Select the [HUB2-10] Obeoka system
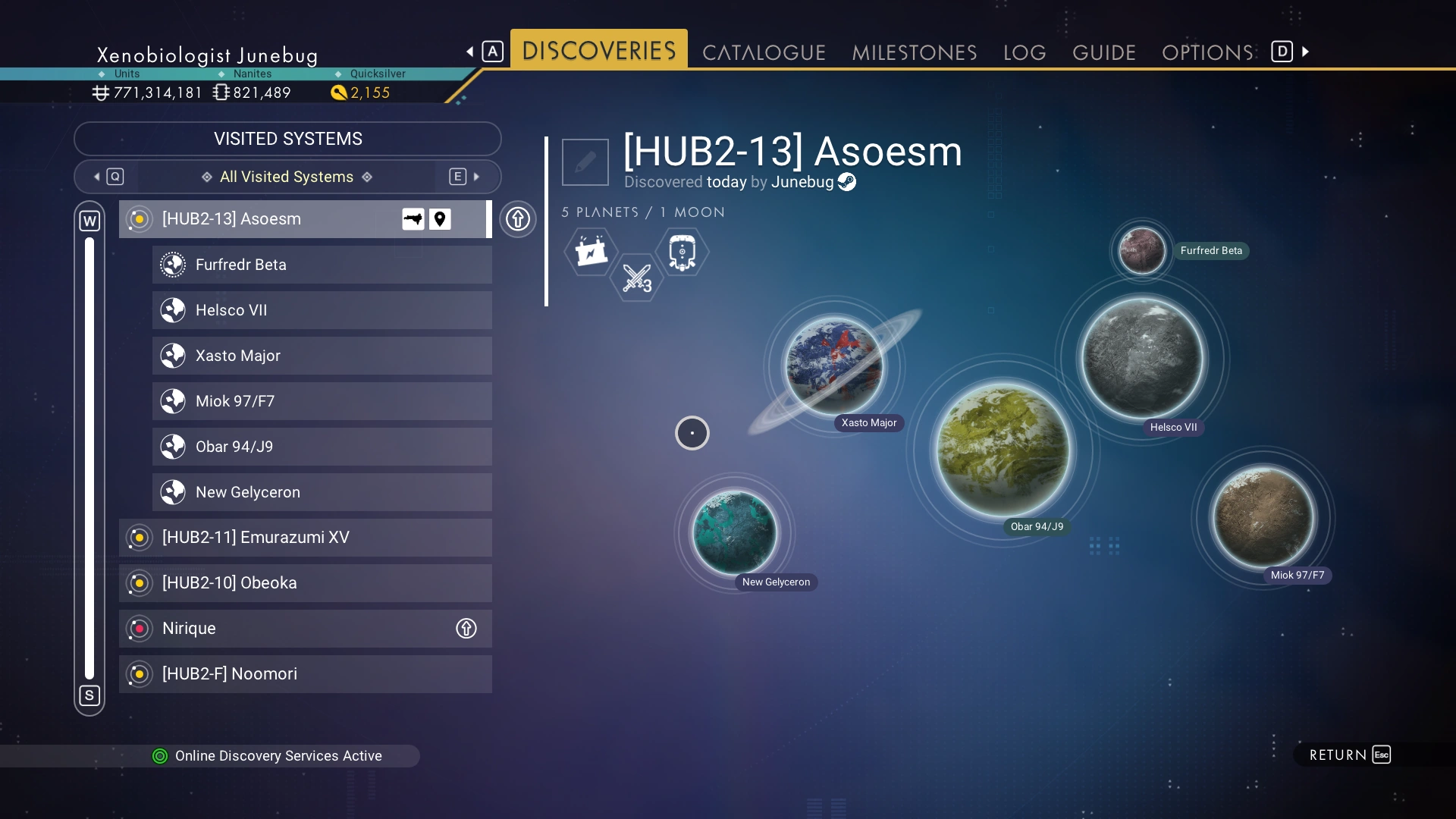 tap(305, 583)
